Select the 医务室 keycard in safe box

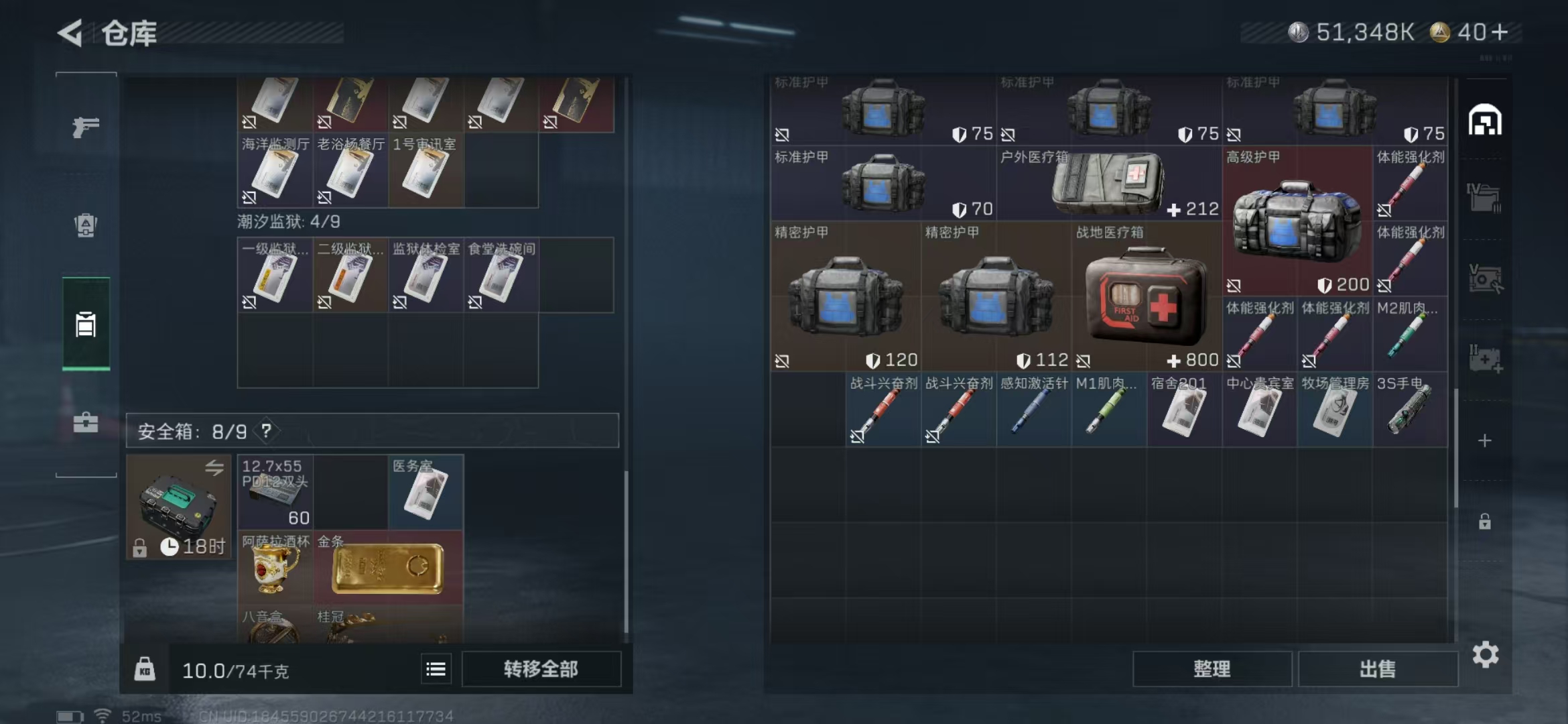[426, 493]
